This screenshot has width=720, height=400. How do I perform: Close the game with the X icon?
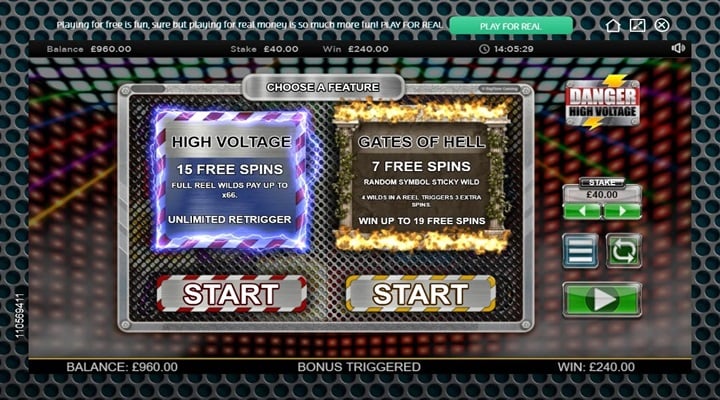click(x=661, y=25)
